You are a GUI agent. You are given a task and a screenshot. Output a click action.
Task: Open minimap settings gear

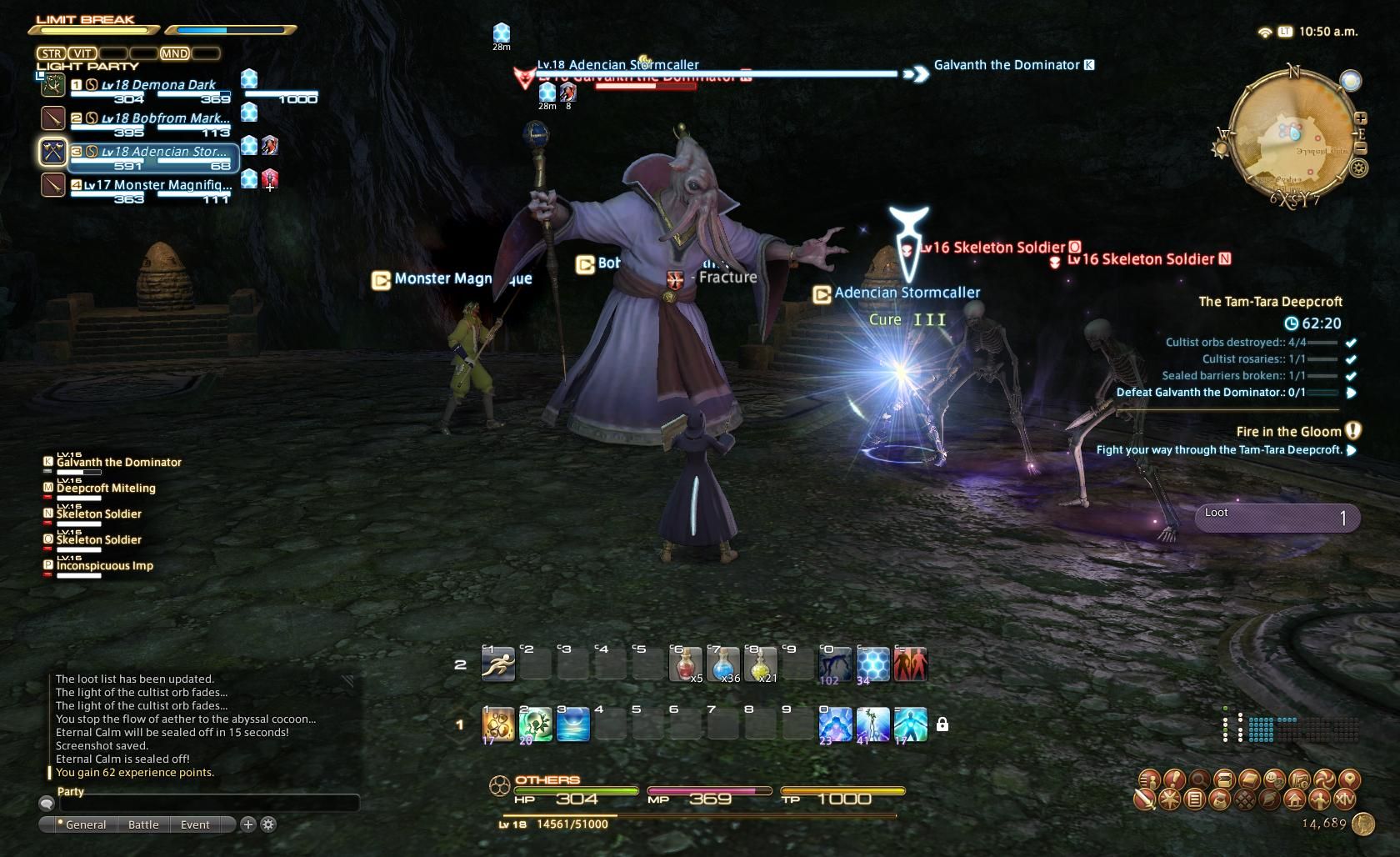point(1358,168)
